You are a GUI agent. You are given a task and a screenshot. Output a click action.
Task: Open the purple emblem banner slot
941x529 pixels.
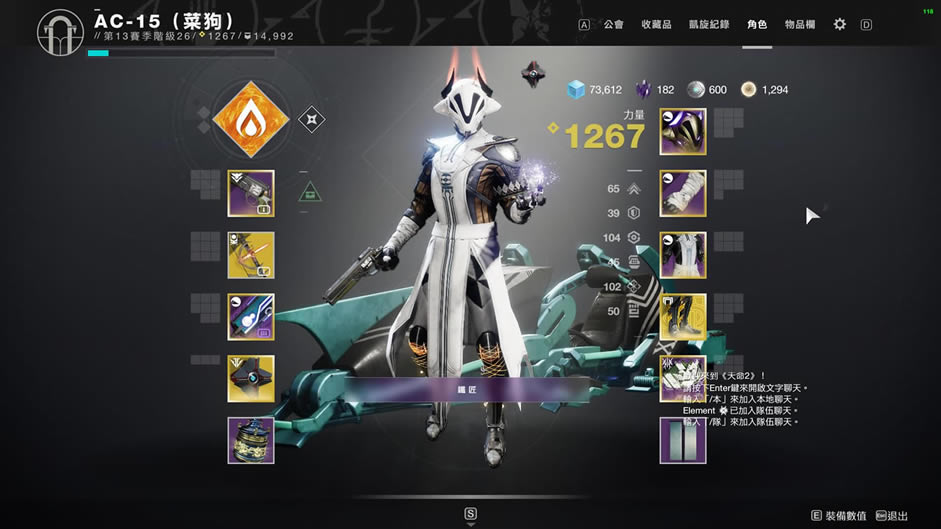pos(683,441)
